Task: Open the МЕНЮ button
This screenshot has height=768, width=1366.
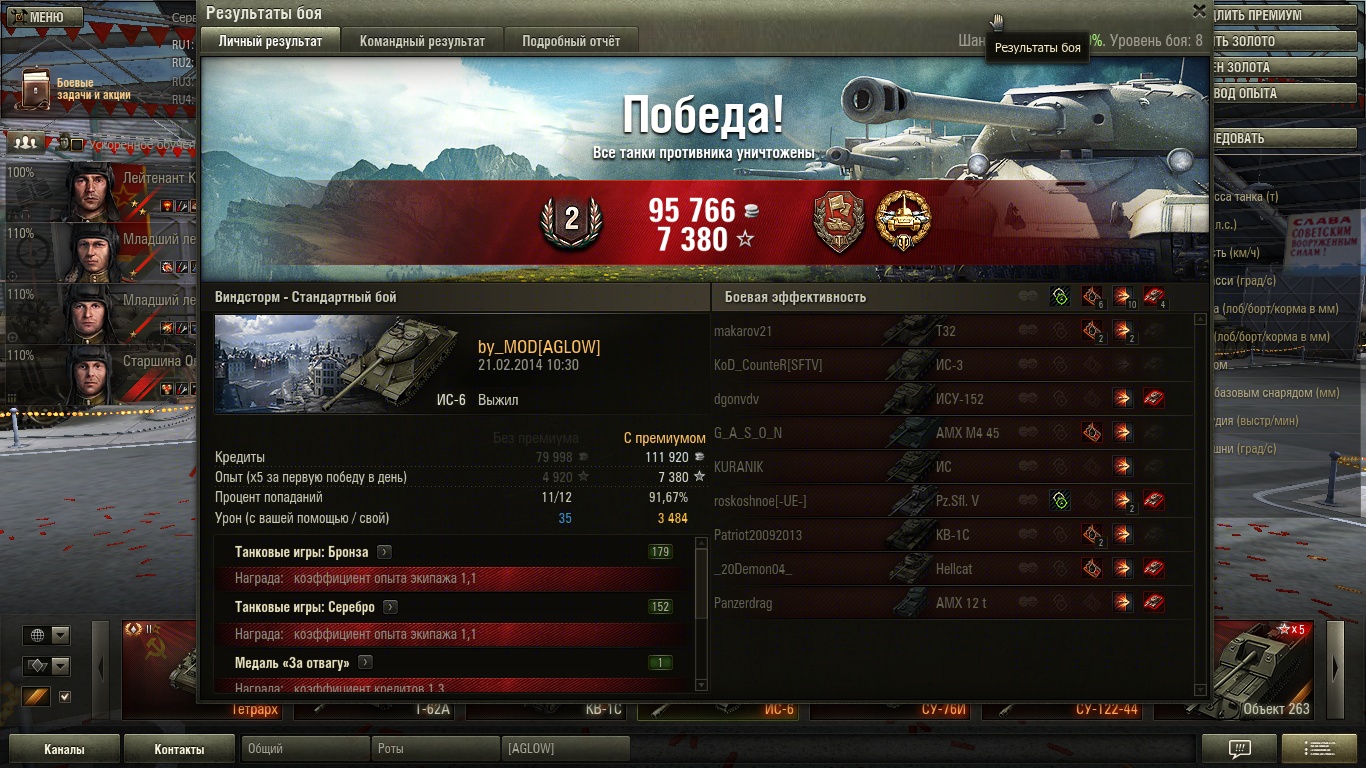Action: coord(36,17)
